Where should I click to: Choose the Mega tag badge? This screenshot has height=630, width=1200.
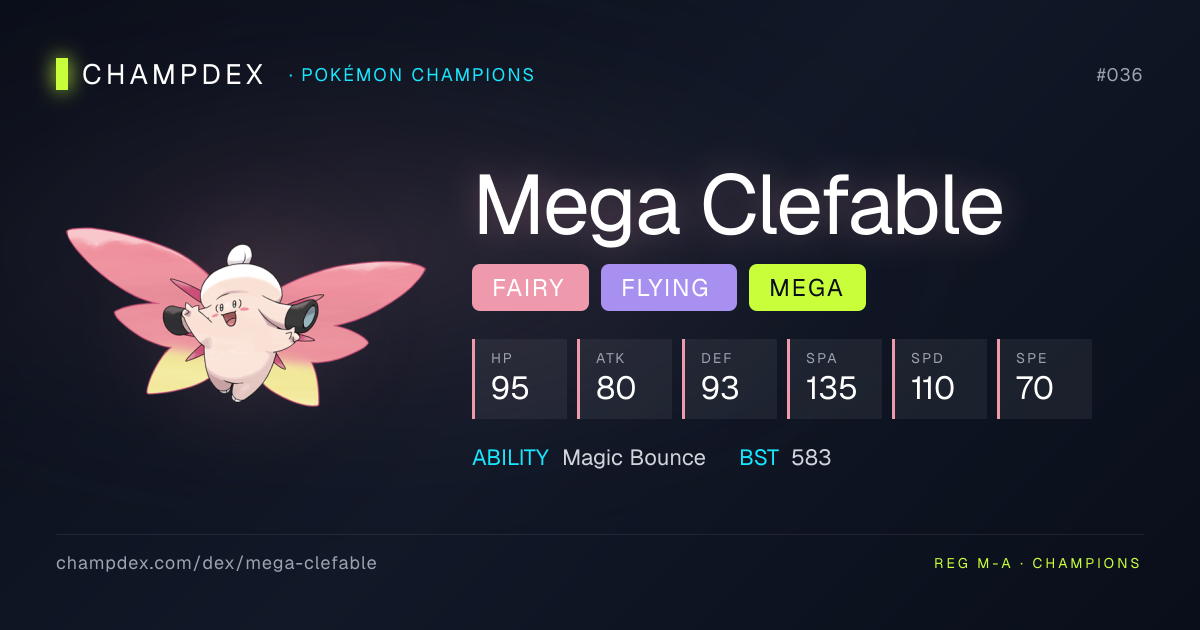coord(807,288)
